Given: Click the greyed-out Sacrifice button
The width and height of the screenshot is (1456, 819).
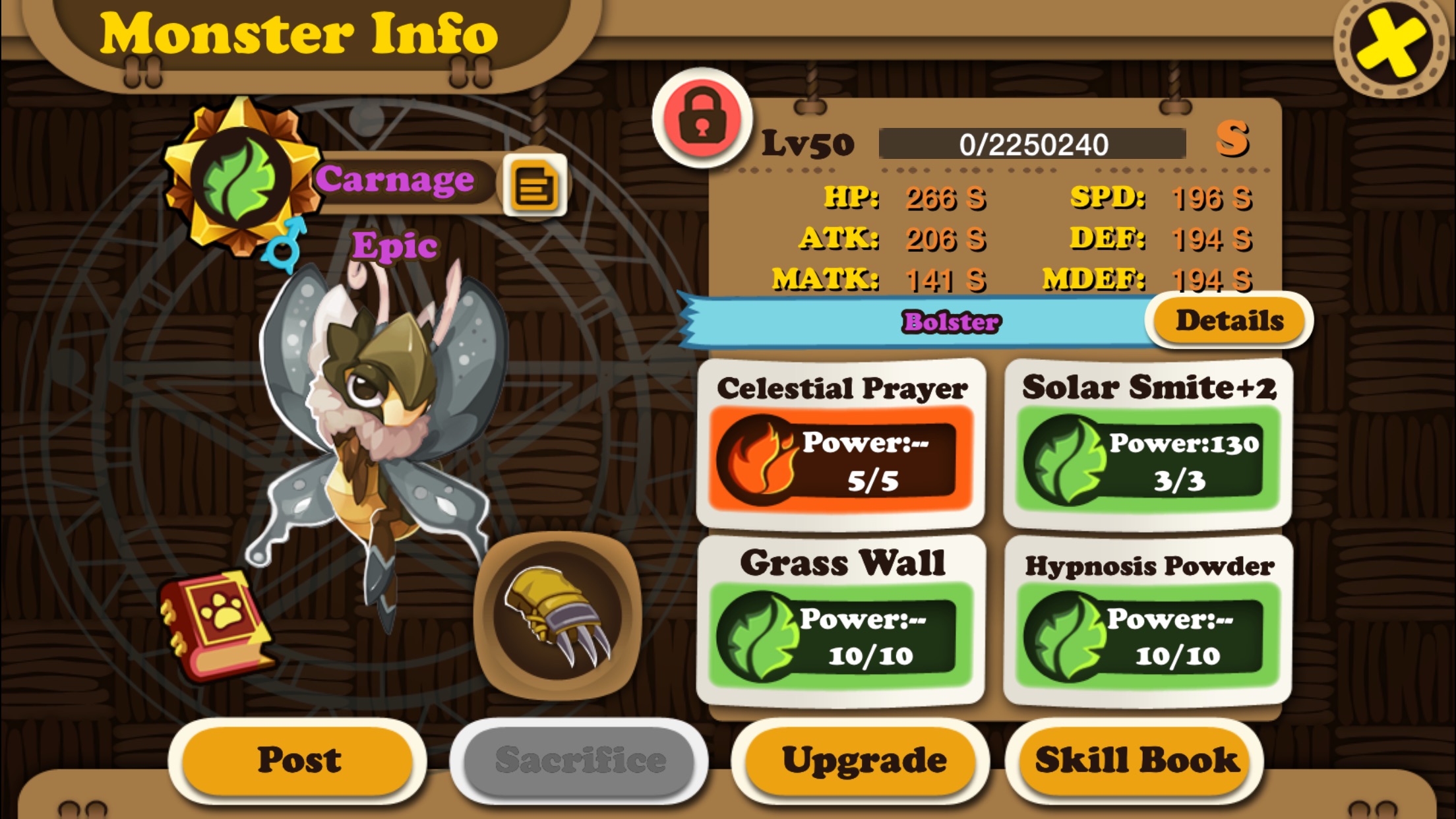Looking at the screenshot, I should tap(579, 760).
